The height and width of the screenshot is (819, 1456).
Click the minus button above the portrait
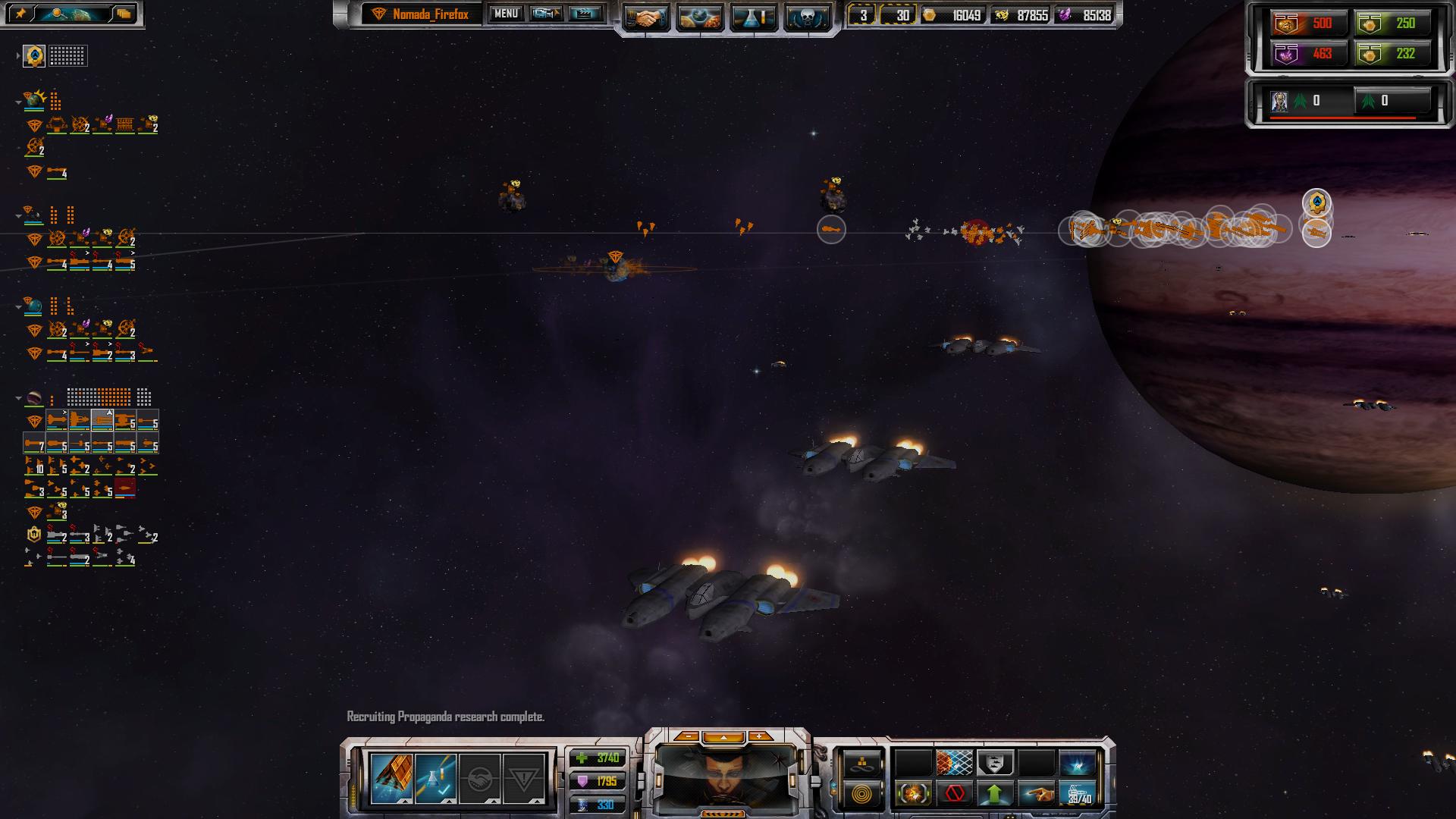click(x=687, y=736)
